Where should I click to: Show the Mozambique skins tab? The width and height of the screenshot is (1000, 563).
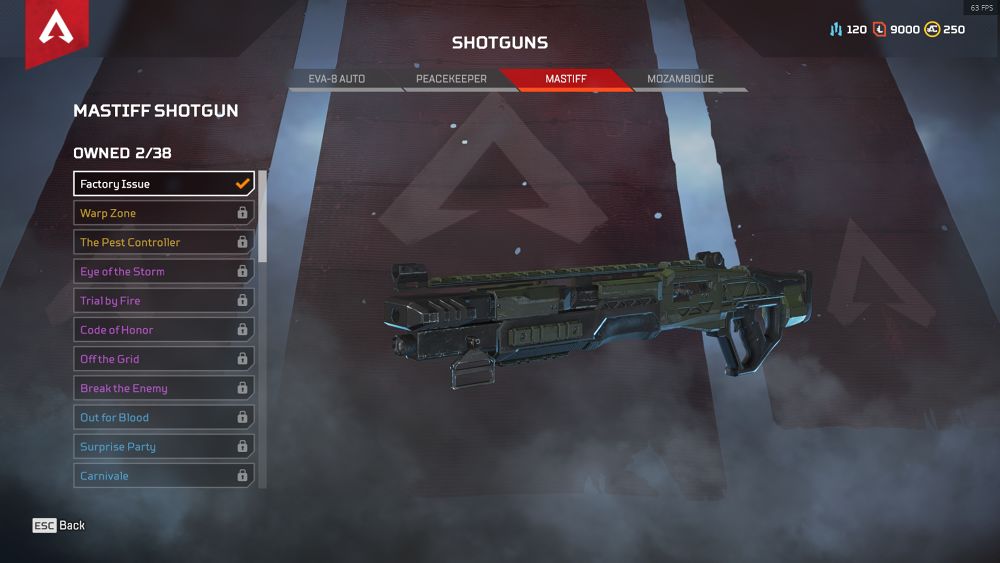[680, 79]
